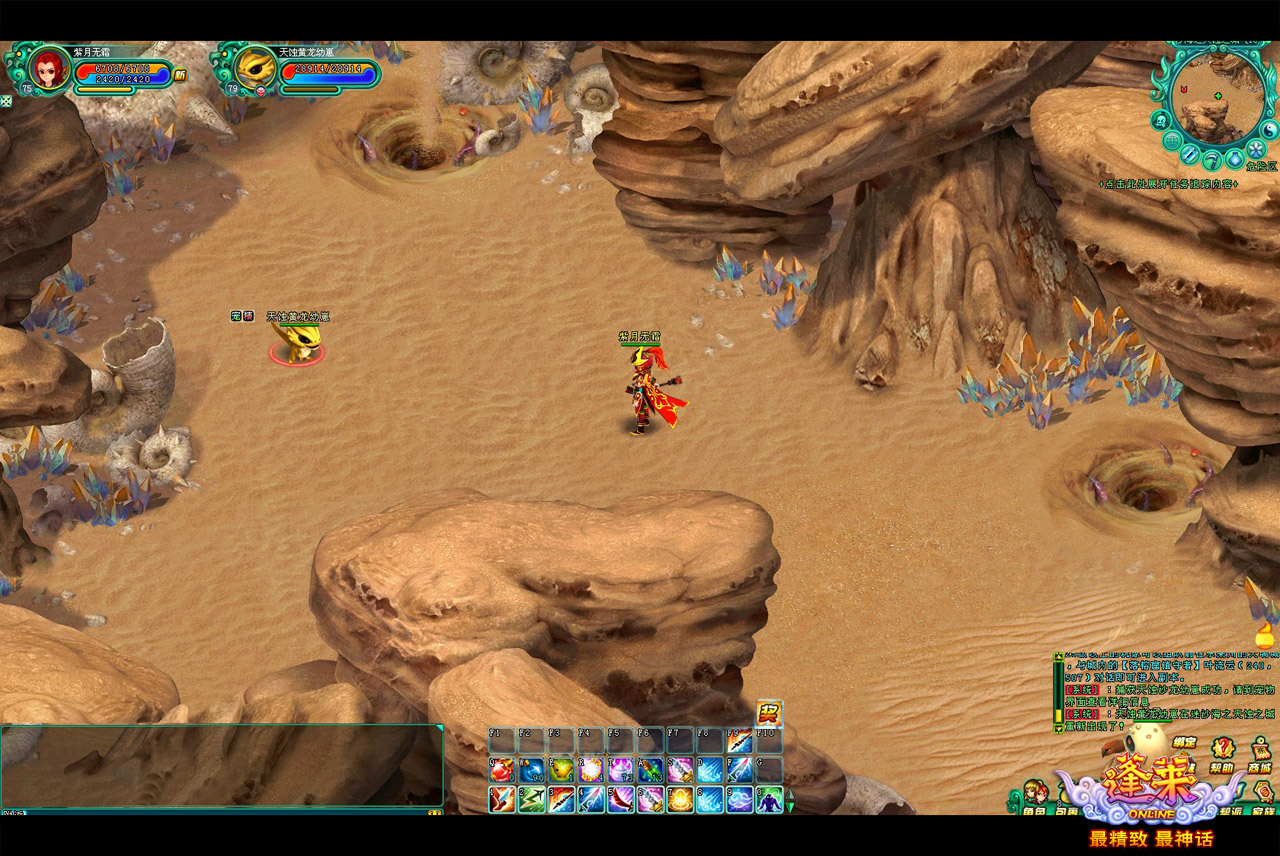Click the yin-yang button beside minimap
The height and width of the screenshot is (856, 1280).
(x=1270, y=130)
